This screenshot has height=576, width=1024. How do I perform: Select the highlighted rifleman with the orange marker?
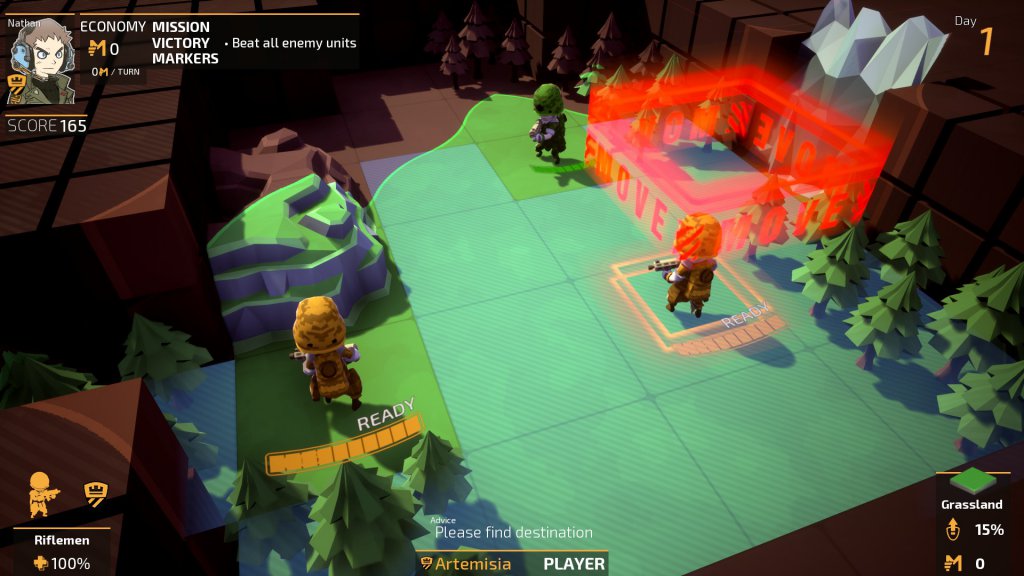point(694,263)
